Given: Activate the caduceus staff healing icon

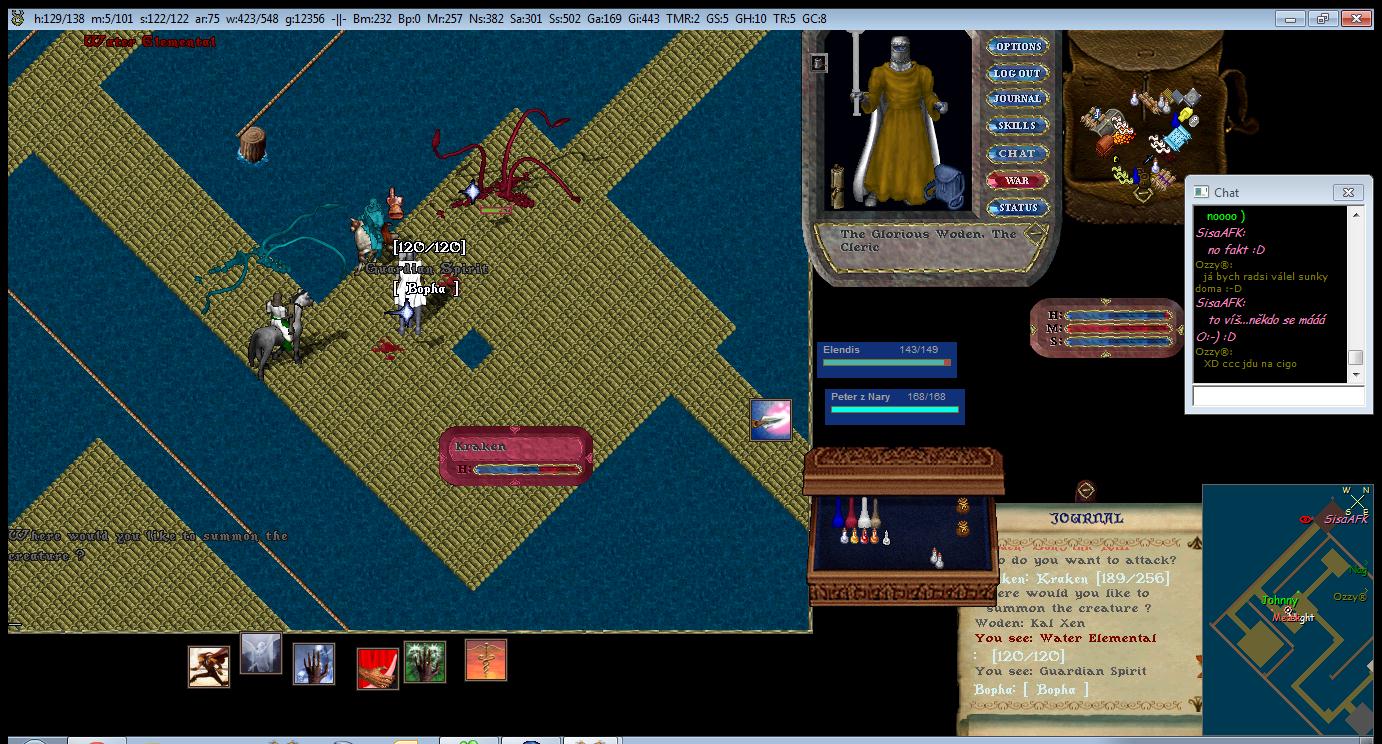Looking at the screenshot, I should [486, 661].
